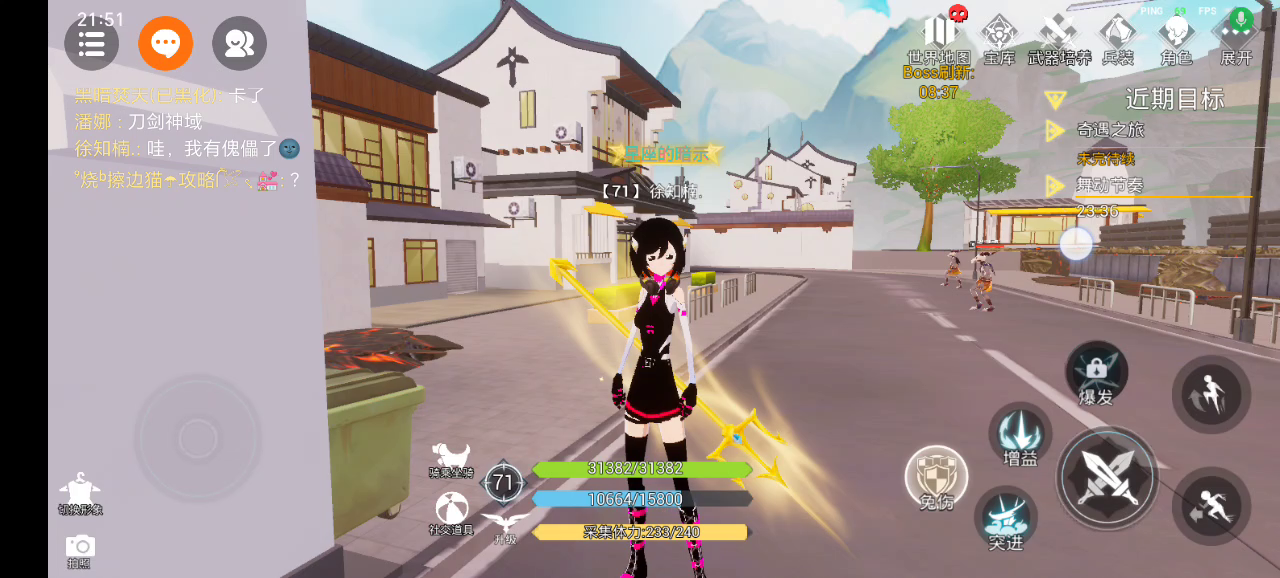The height and width of the screenshot is (578, 1280).
Task: Use the crossed swords attack button
Action: point(1107,478)
